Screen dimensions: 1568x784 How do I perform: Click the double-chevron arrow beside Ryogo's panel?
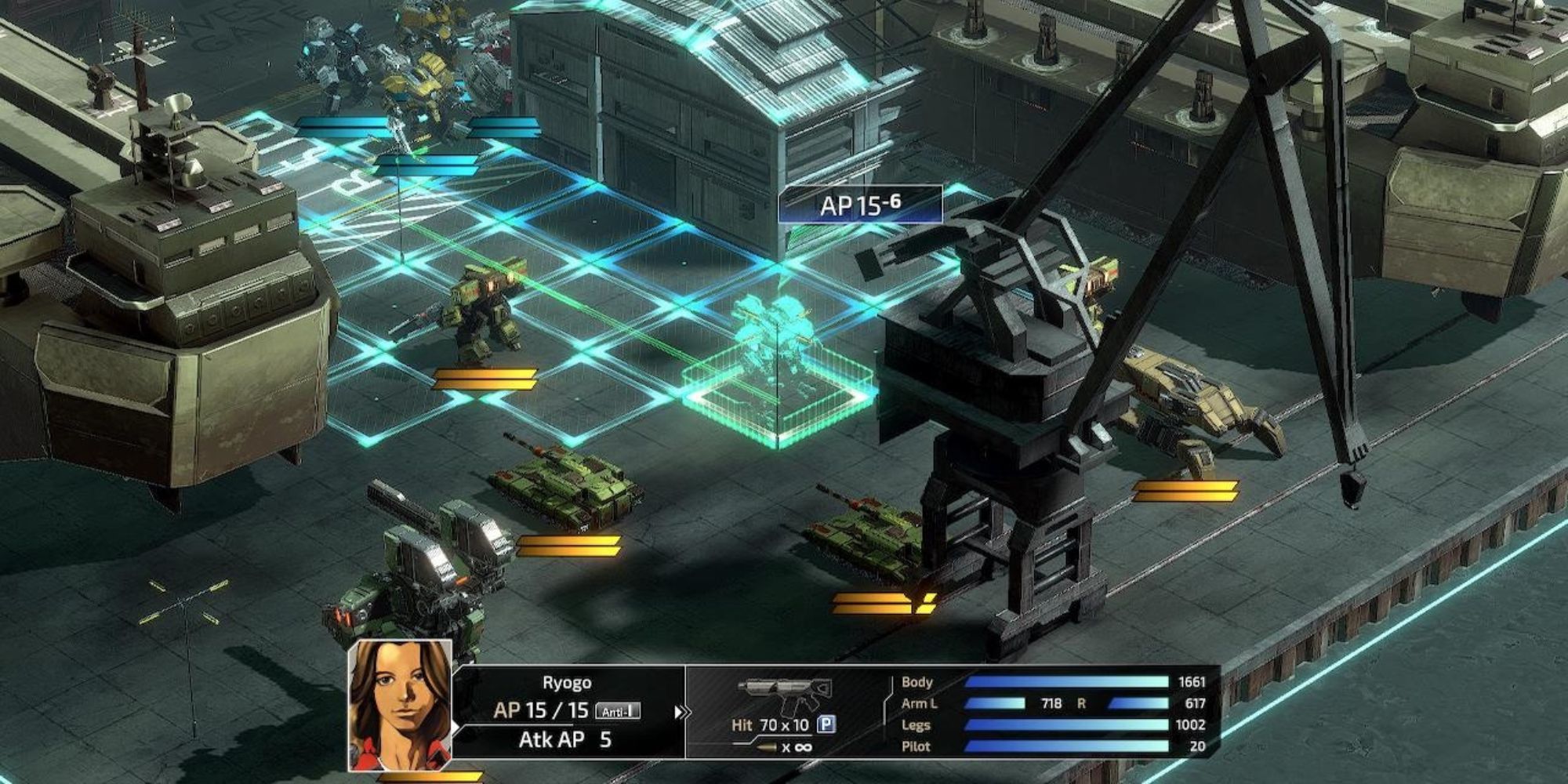tap(681, 713)
